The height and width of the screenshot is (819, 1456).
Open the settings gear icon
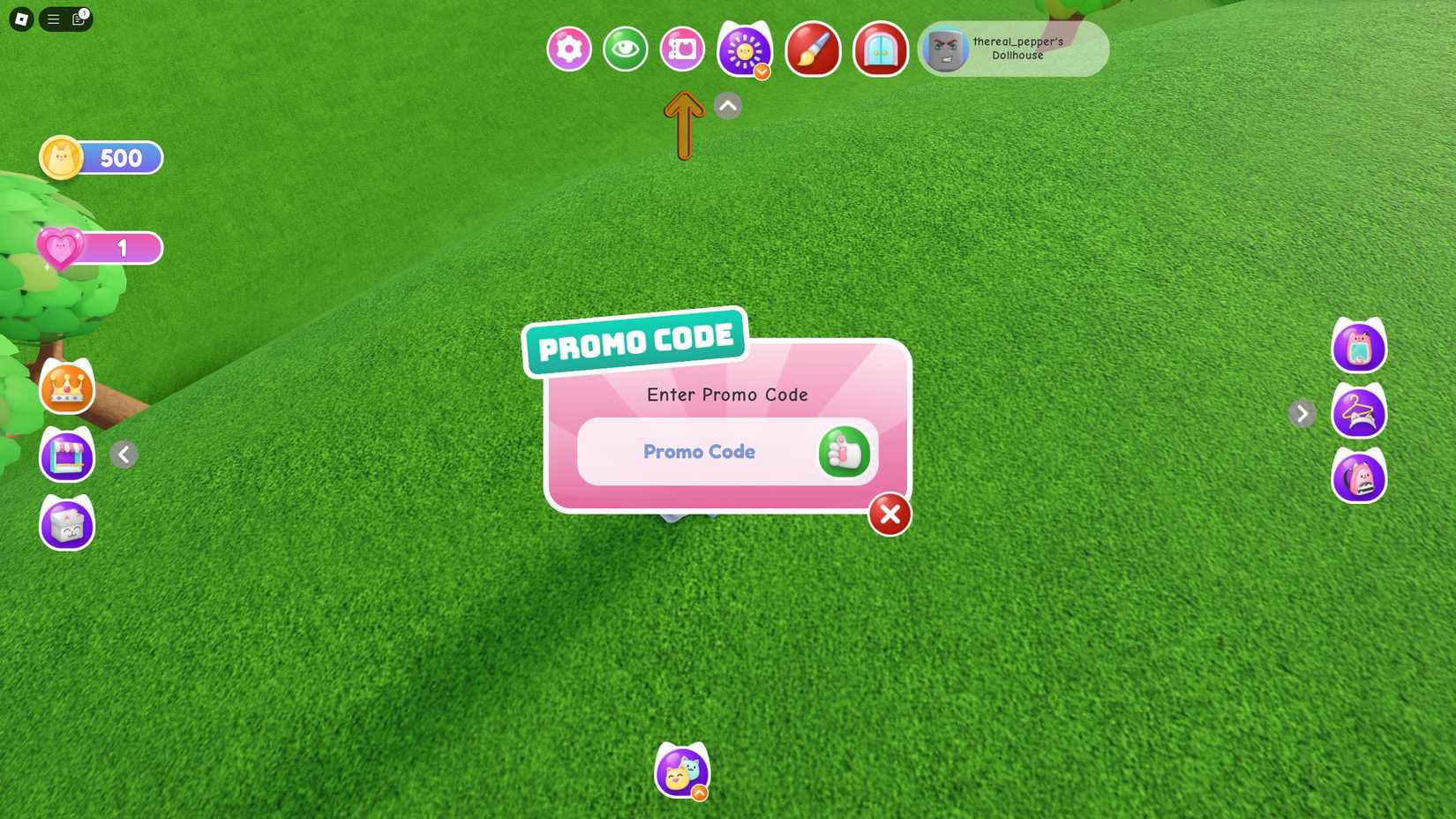click(x=567, y=49)
